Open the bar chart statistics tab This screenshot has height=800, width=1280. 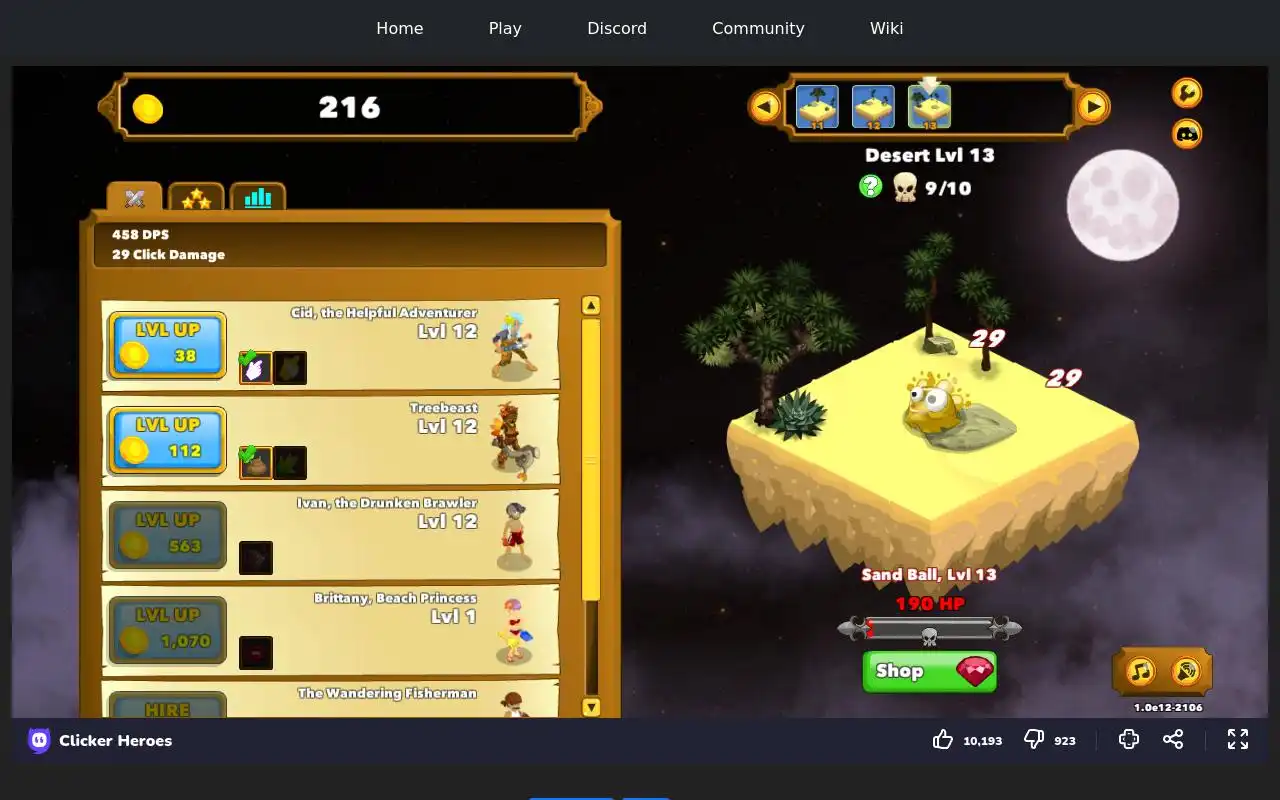258,198
